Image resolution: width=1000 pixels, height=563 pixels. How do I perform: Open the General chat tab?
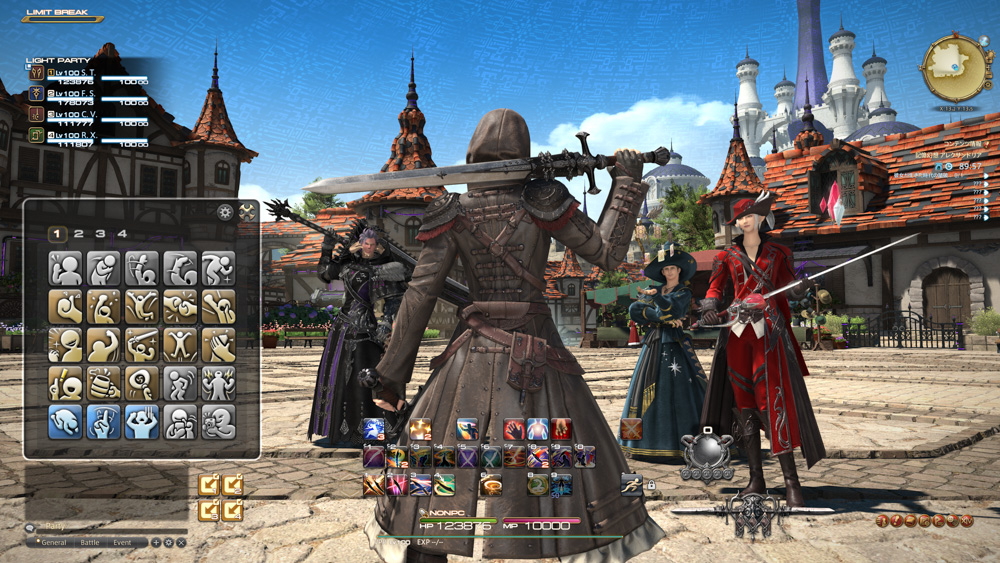53,542
